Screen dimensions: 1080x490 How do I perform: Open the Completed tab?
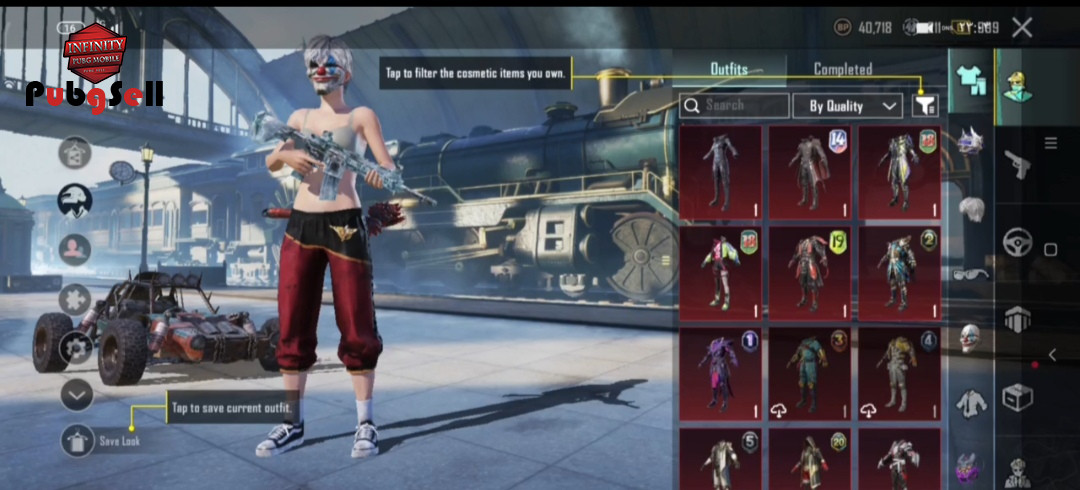[842, 69]
